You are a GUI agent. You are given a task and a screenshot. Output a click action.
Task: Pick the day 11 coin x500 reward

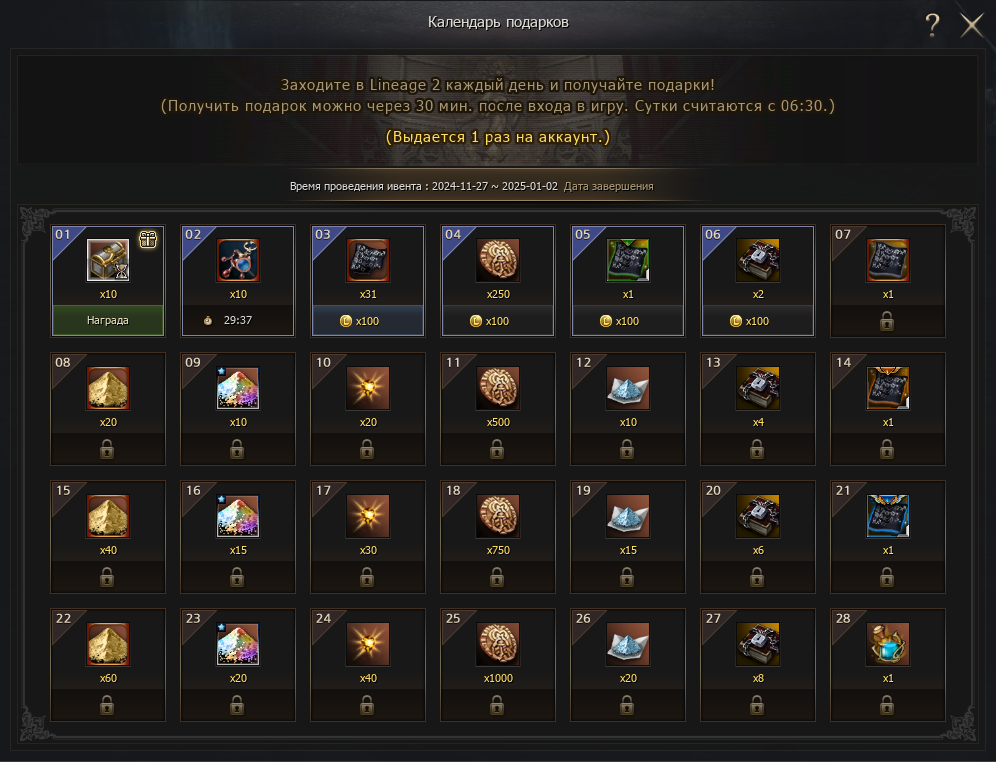coord(497,388)
